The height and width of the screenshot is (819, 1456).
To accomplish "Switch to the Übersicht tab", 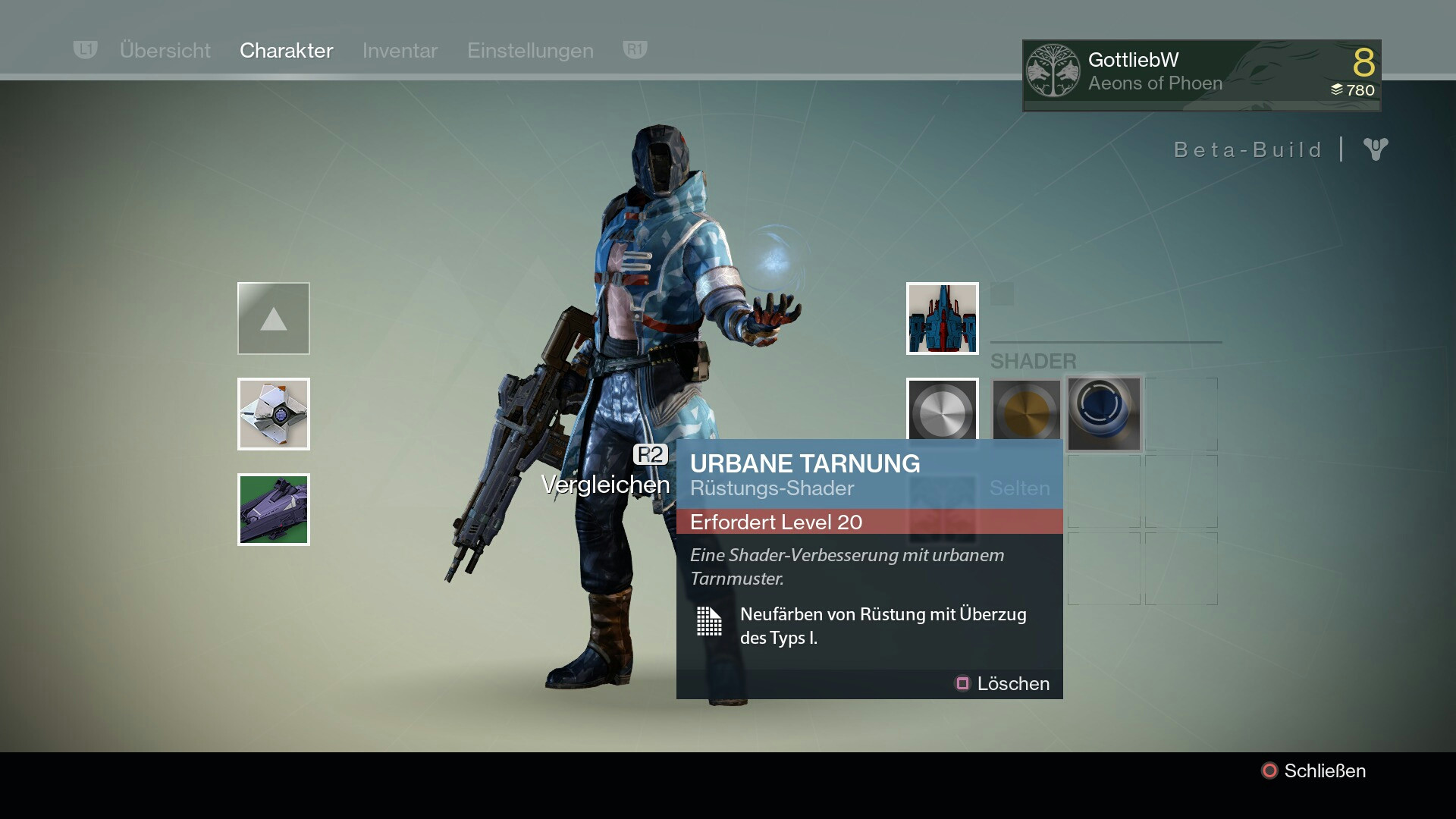I will click(x=165, y=50).
